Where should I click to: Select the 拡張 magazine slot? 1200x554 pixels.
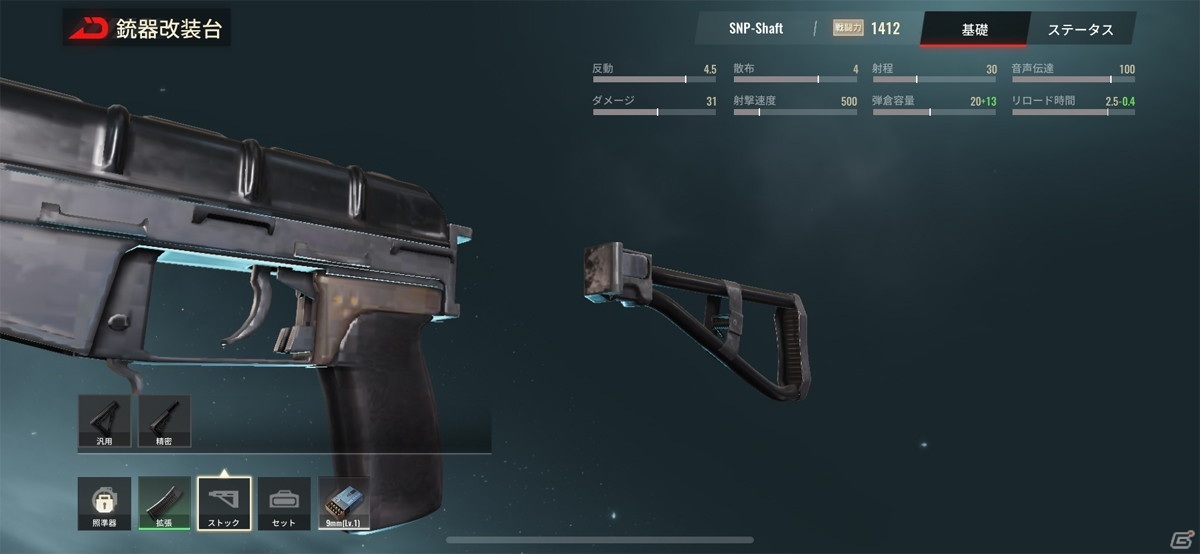pyautogui.click(x=164, y=503)
